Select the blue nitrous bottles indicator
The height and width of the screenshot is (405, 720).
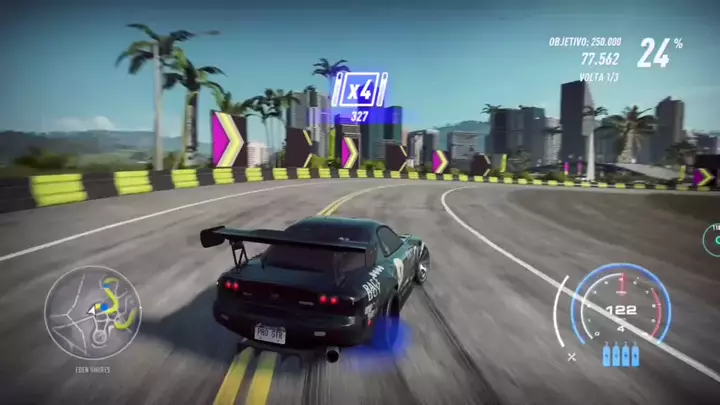[x=621, y=354]
